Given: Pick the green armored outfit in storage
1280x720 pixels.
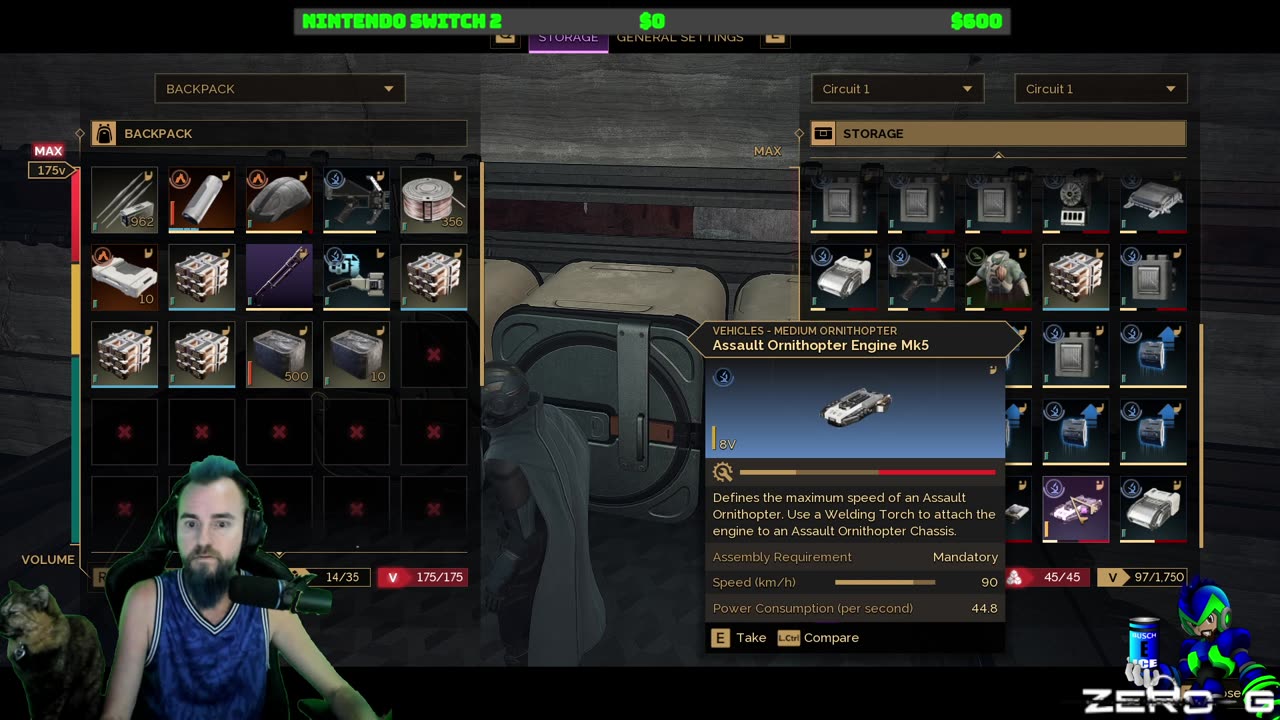Looking at the screenshot, I should click(x=998, y=276).
